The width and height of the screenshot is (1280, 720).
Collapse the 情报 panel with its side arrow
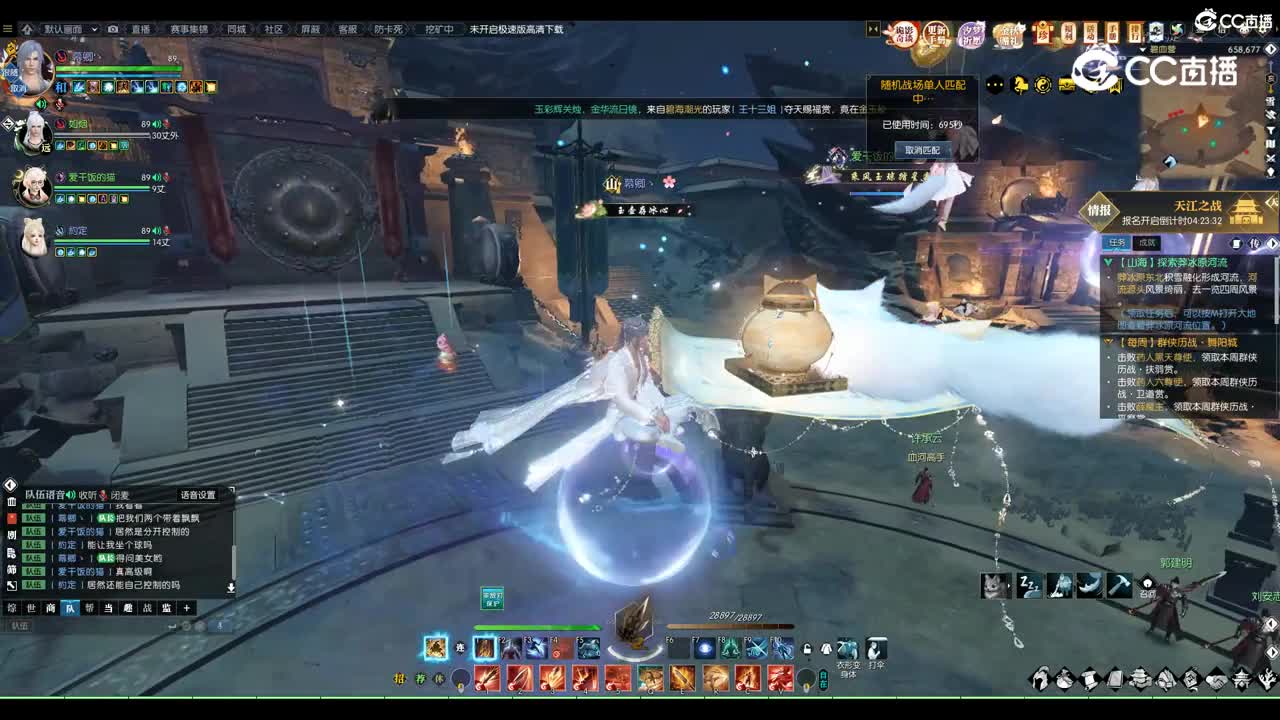[1271, 242]
